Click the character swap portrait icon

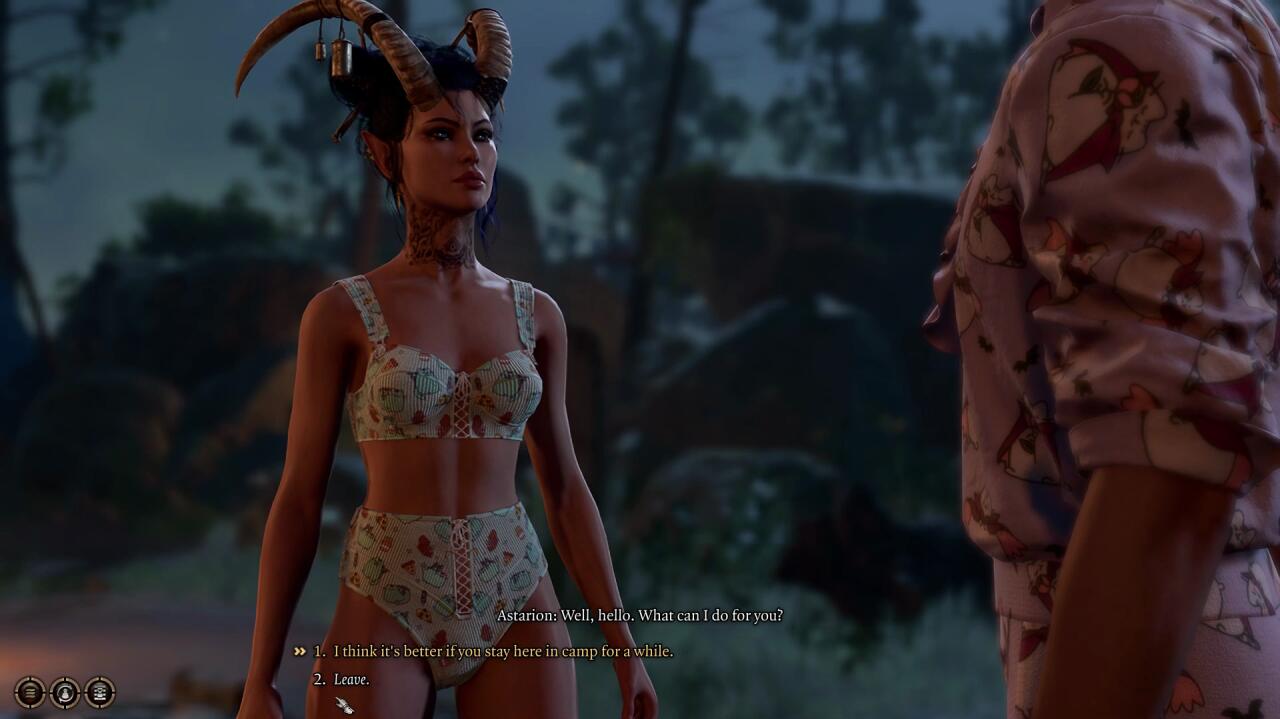tap(65, 691)
